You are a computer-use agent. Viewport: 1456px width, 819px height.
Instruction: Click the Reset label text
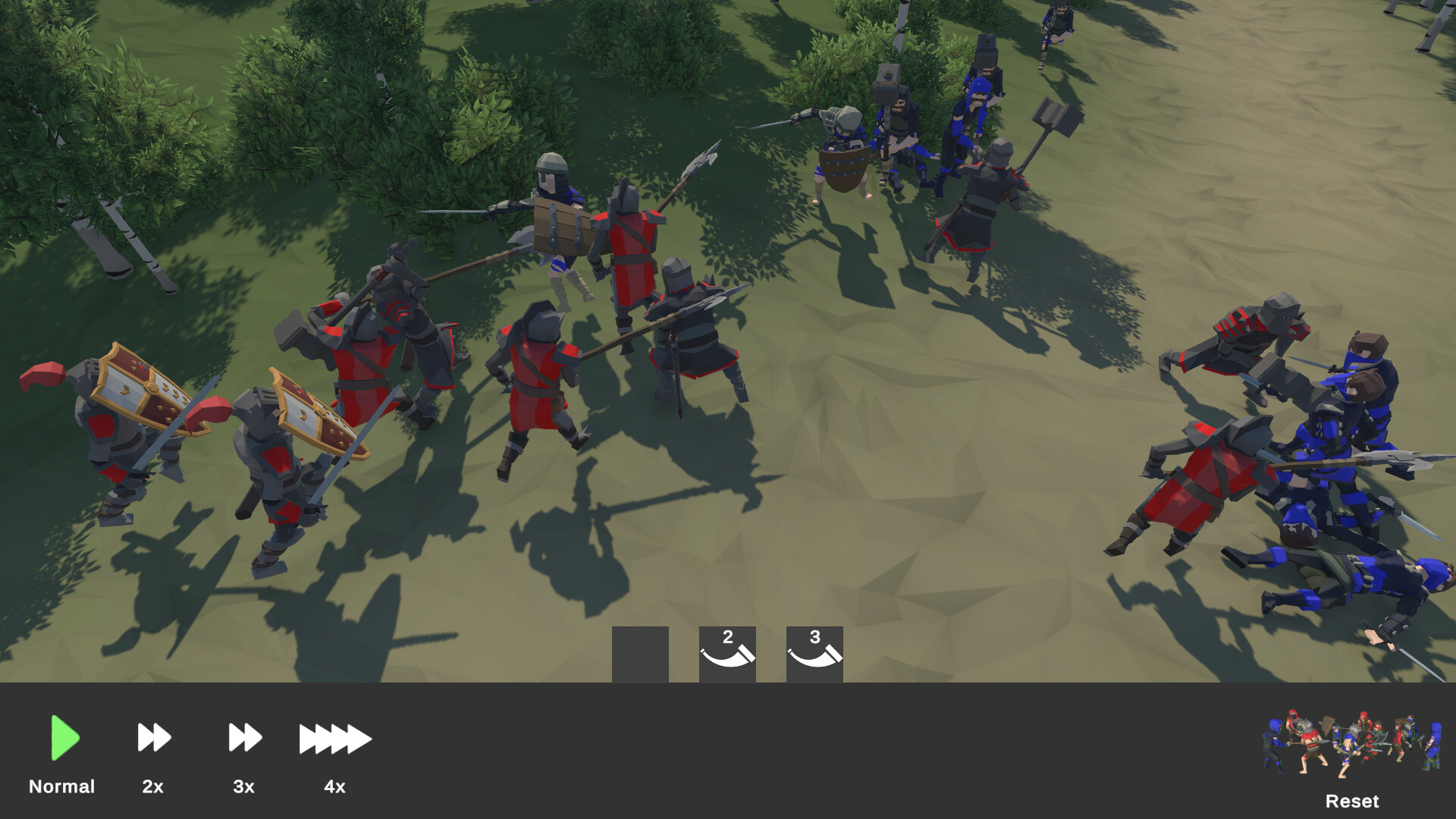(1353, 801)
